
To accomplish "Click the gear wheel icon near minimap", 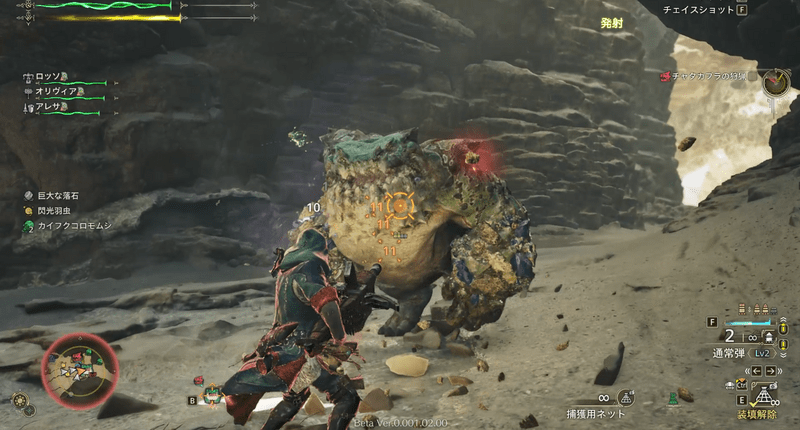I will pyautogui.click(x=20, y=400).
